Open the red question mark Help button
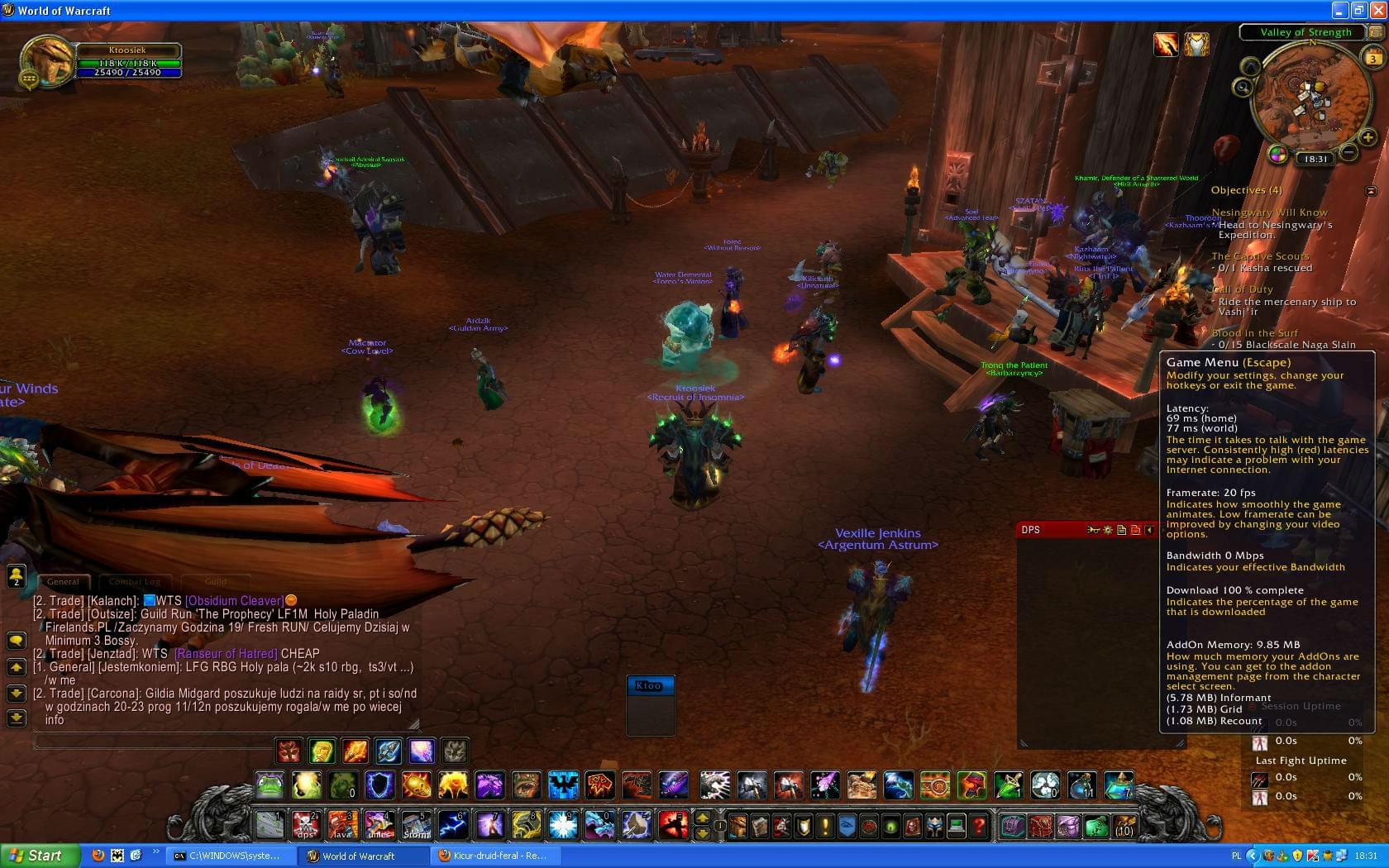 pyautogui.click(x=978, y=825)
